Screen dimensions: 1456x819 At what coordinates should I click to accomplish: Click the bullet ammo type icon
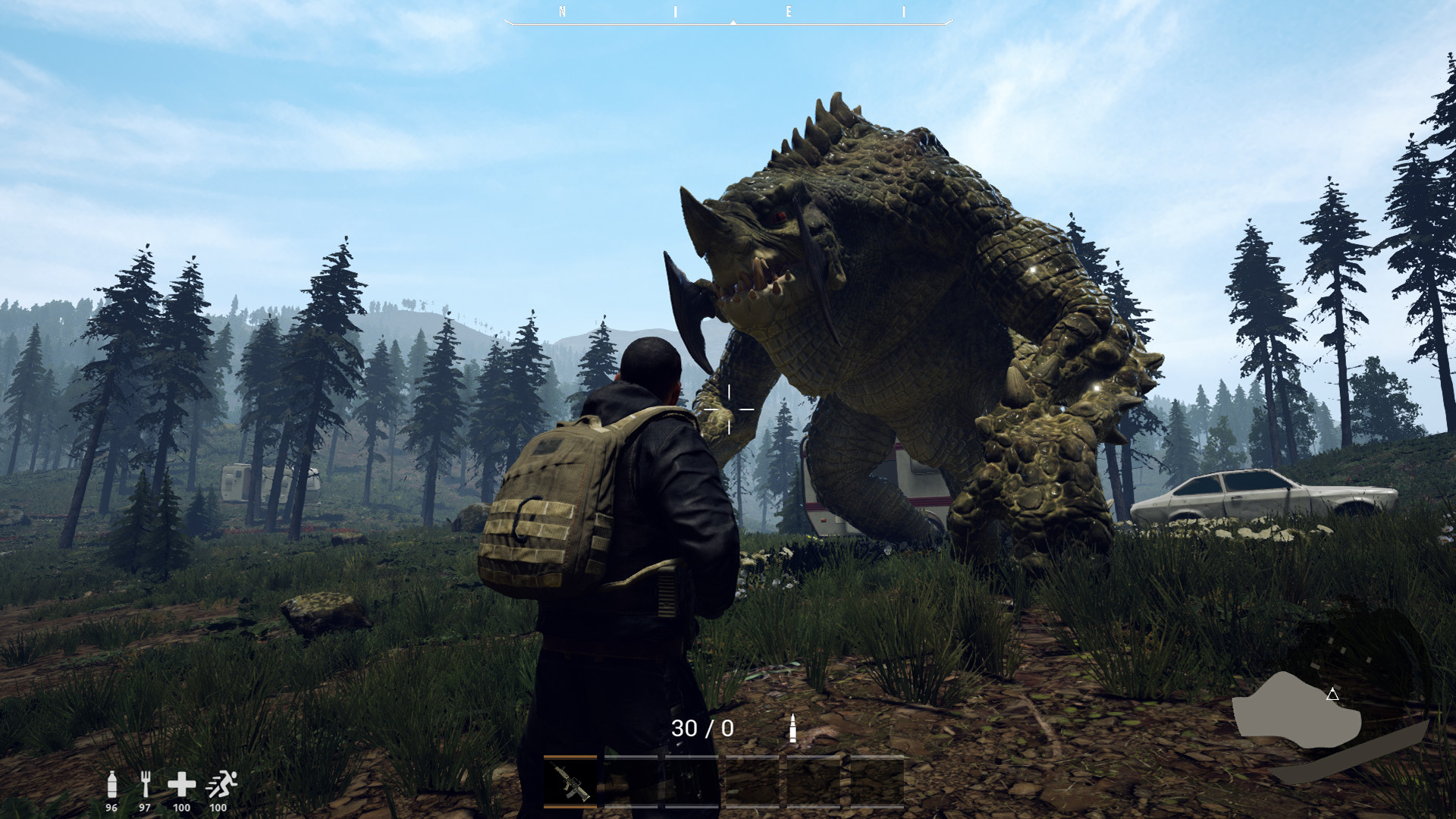794,729
